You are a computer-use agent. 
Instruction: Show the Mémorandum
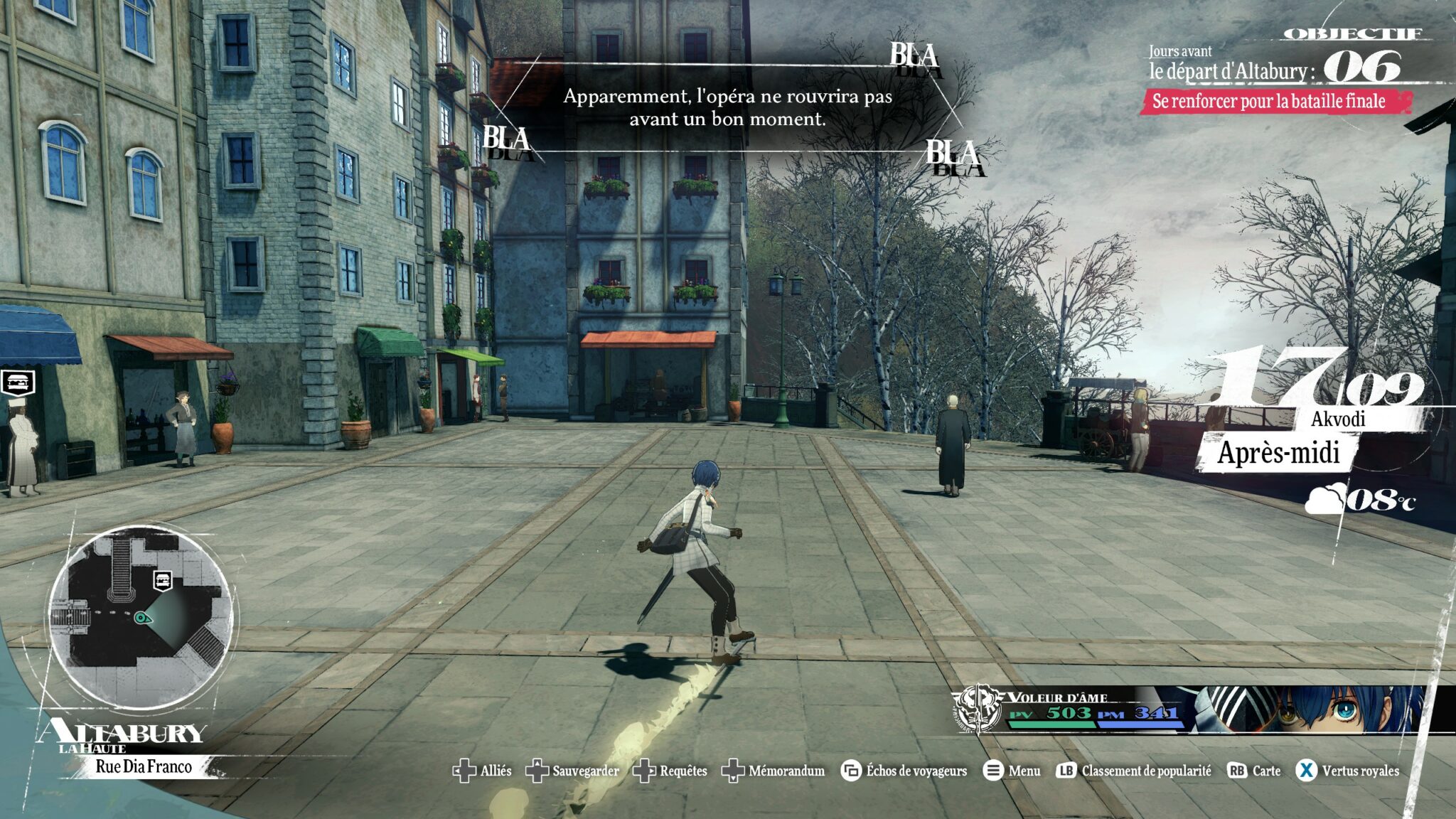(773, 771)
